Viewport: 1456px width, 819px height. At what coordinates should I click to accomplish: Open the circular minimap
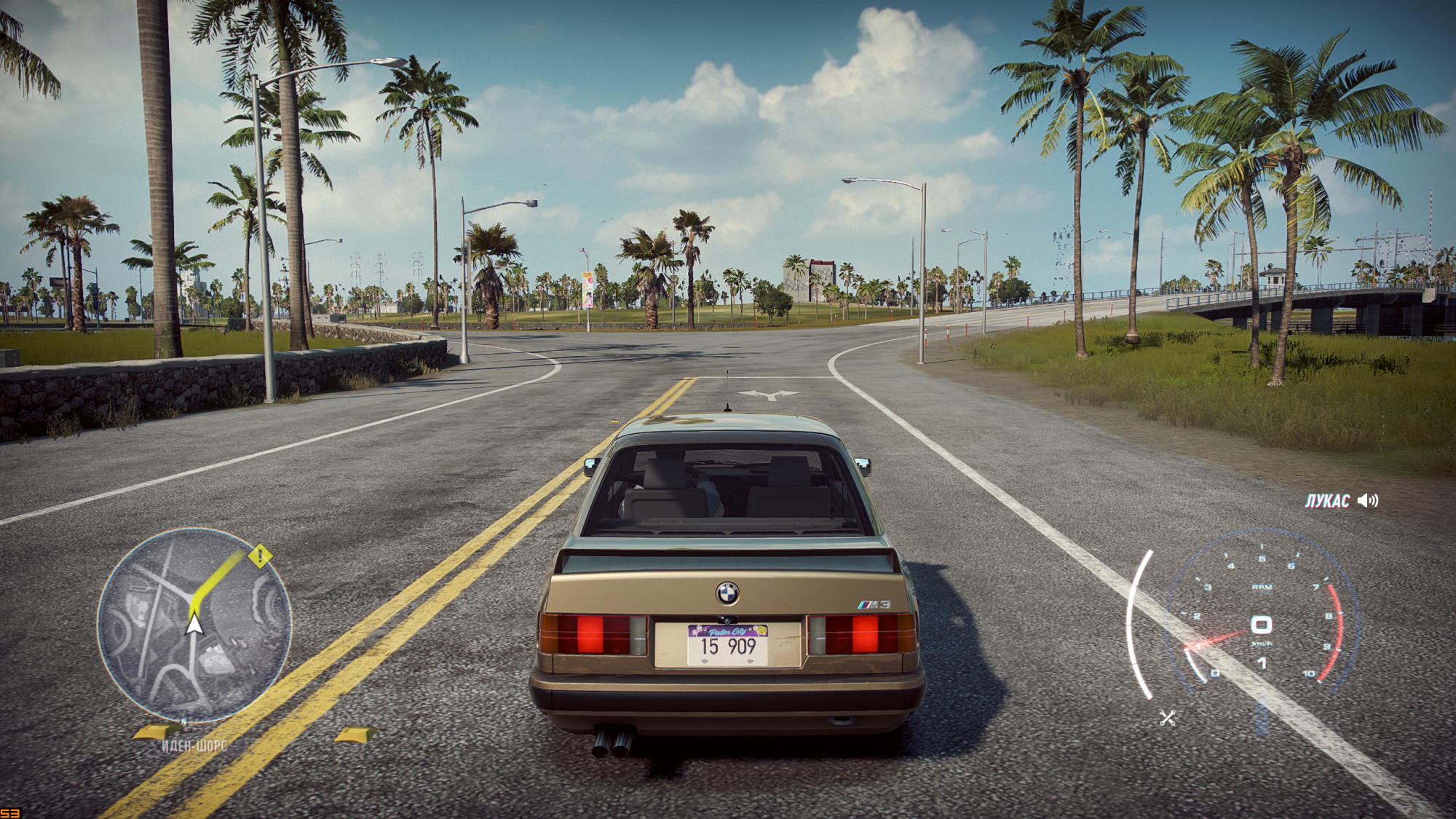(x=194, y=625)
